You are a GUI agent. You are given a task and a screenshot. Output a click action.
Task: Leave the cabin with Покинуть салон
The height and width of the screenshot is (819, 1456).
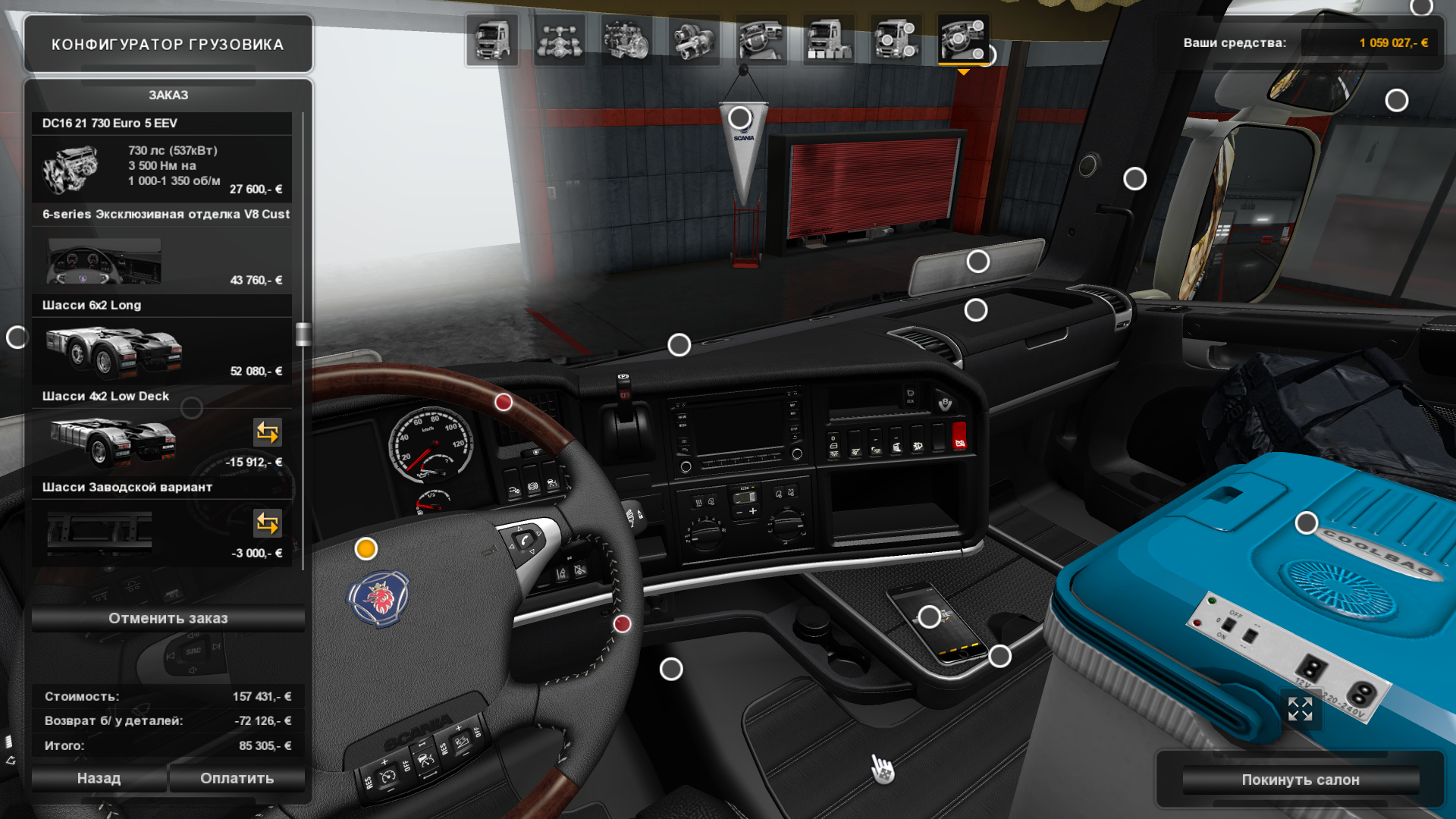(1300, 780)
